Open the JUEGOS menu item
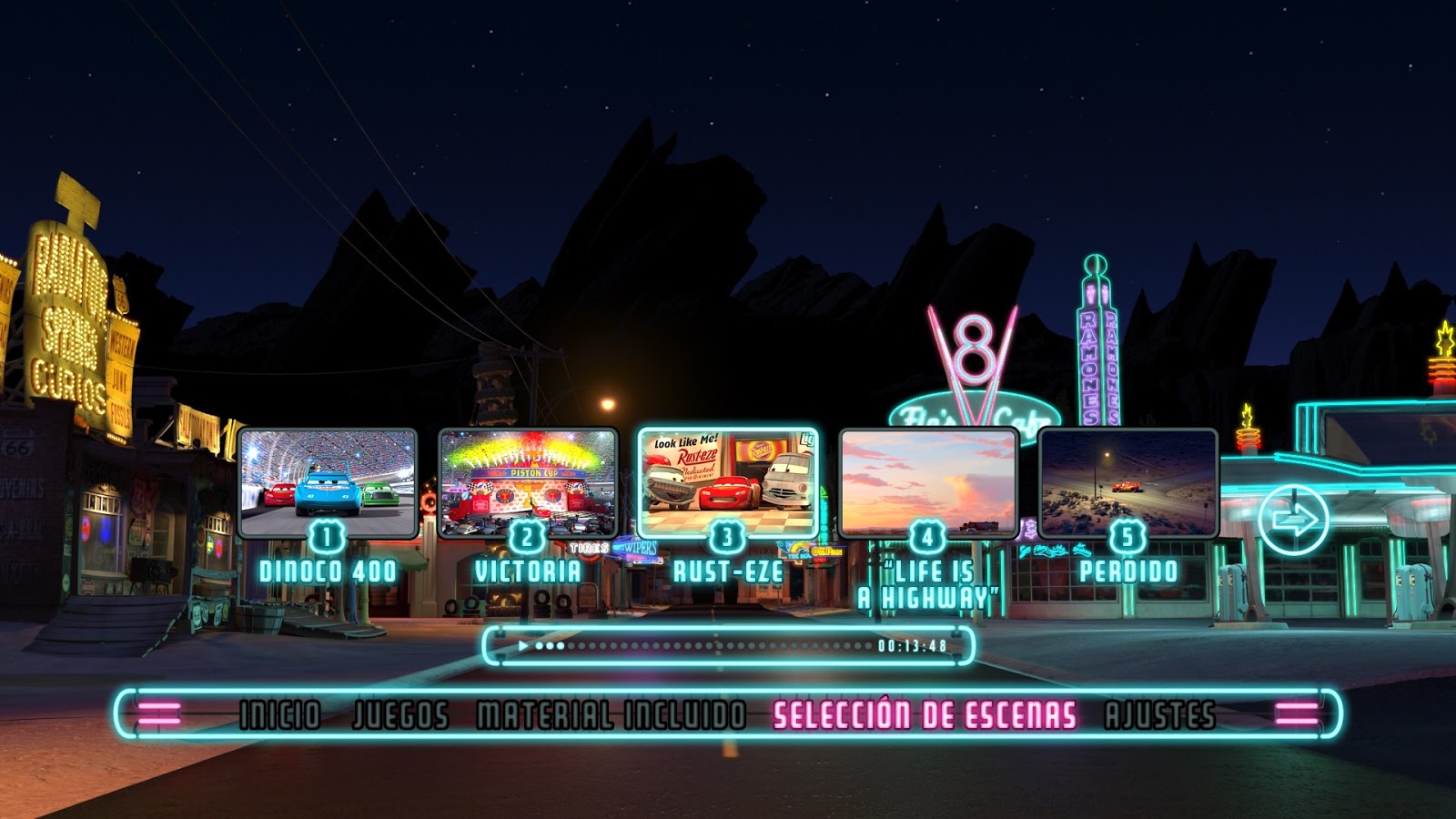Image resolution: width=1456 pixels, height=819 pixels. click(x=400, y=714)
